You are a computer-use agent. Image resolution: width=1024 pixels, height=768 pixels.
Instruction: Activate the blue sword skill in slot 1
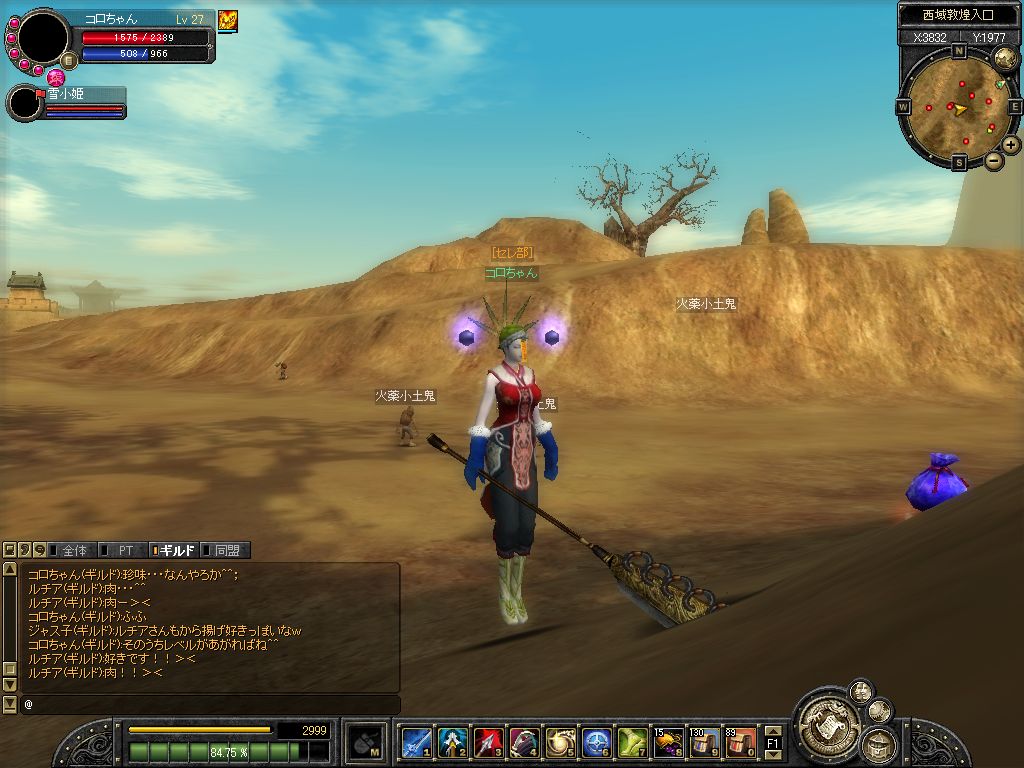point(416,742)
